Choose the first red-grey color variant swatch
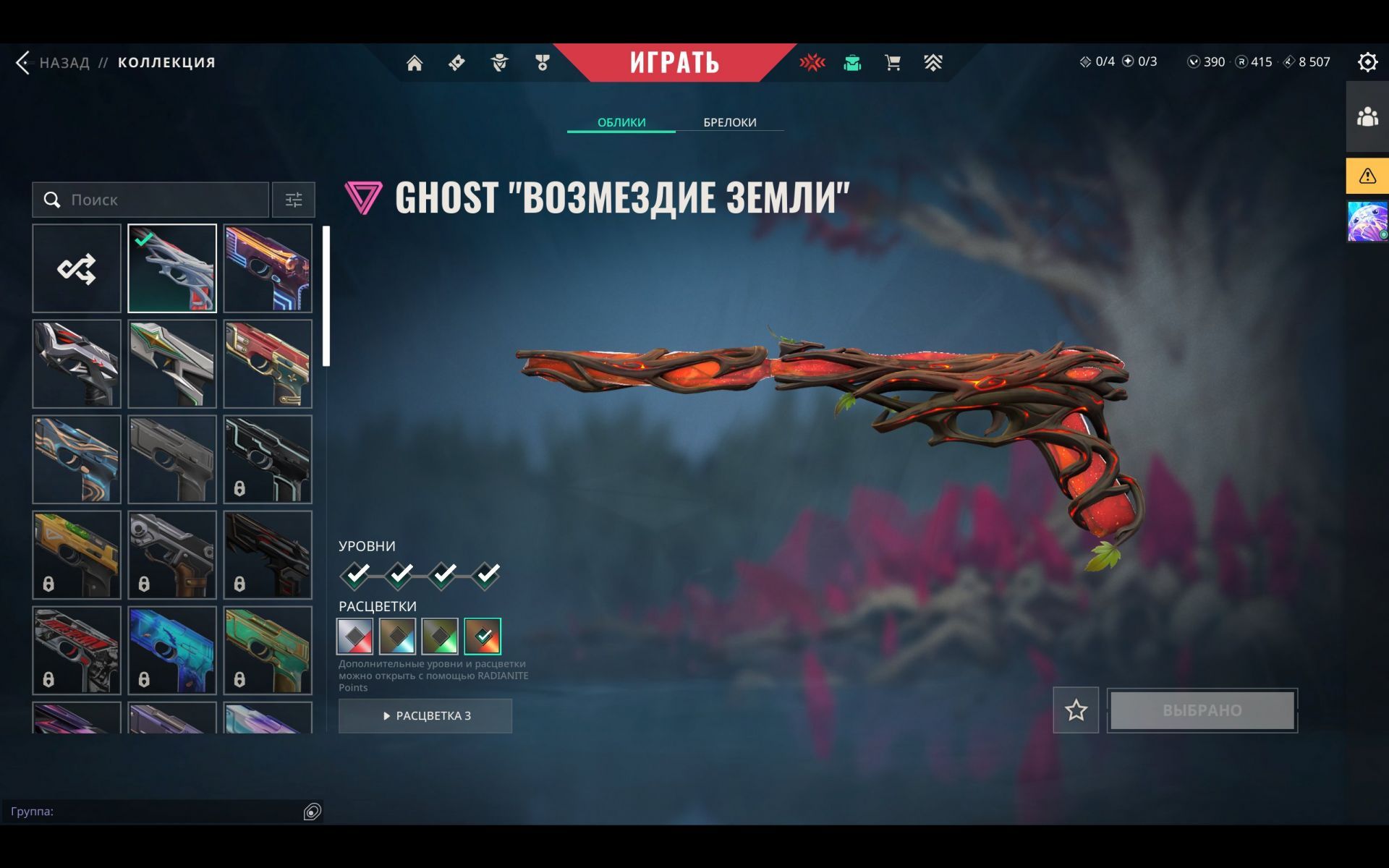The image size is (1389, 868). pyautogui.click(x=355, y=636)
